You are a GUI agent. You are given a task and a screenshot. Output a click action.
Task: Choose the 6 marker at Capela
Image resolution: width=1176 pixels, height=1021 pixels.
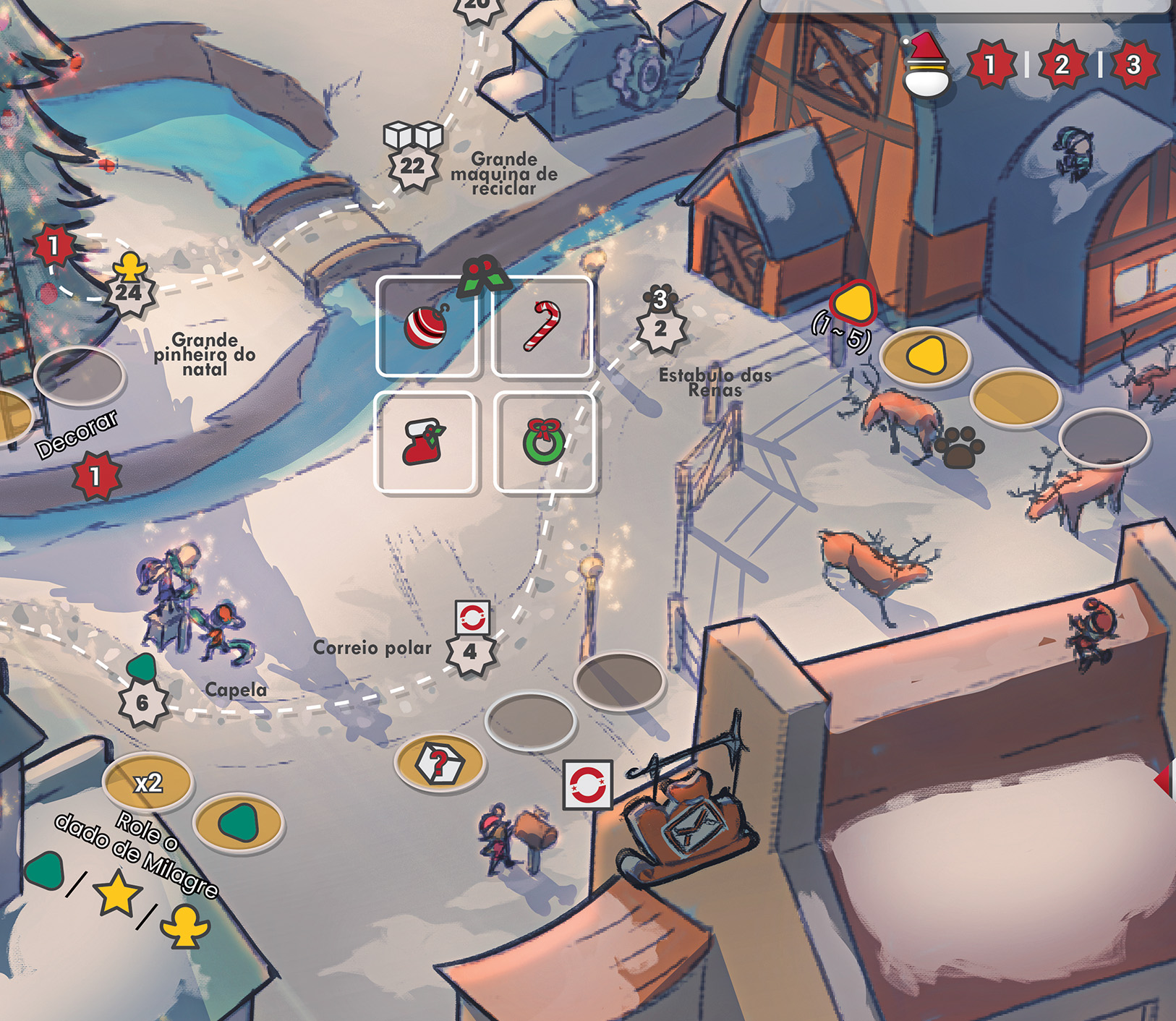point(142,702)
